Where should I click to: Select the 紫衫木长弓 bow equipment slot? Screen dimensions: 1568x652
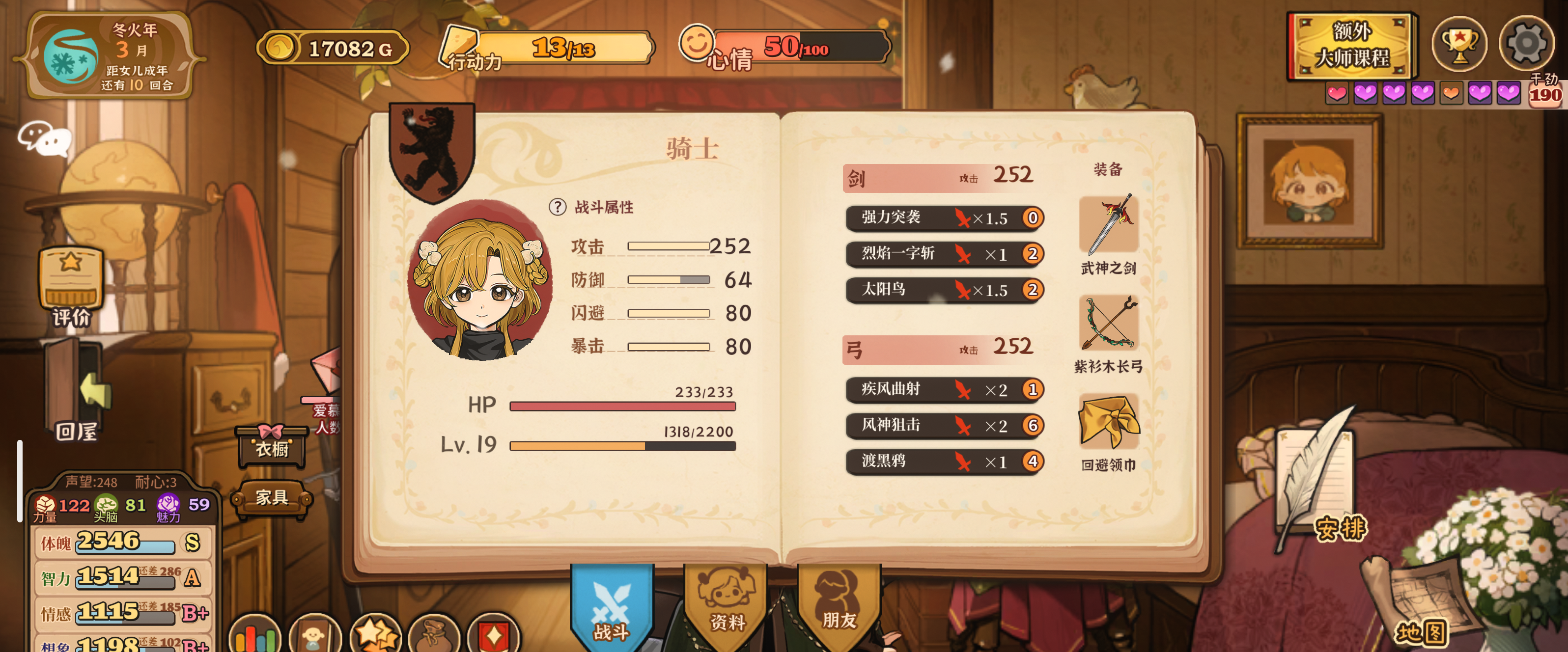coord(1108,324)
